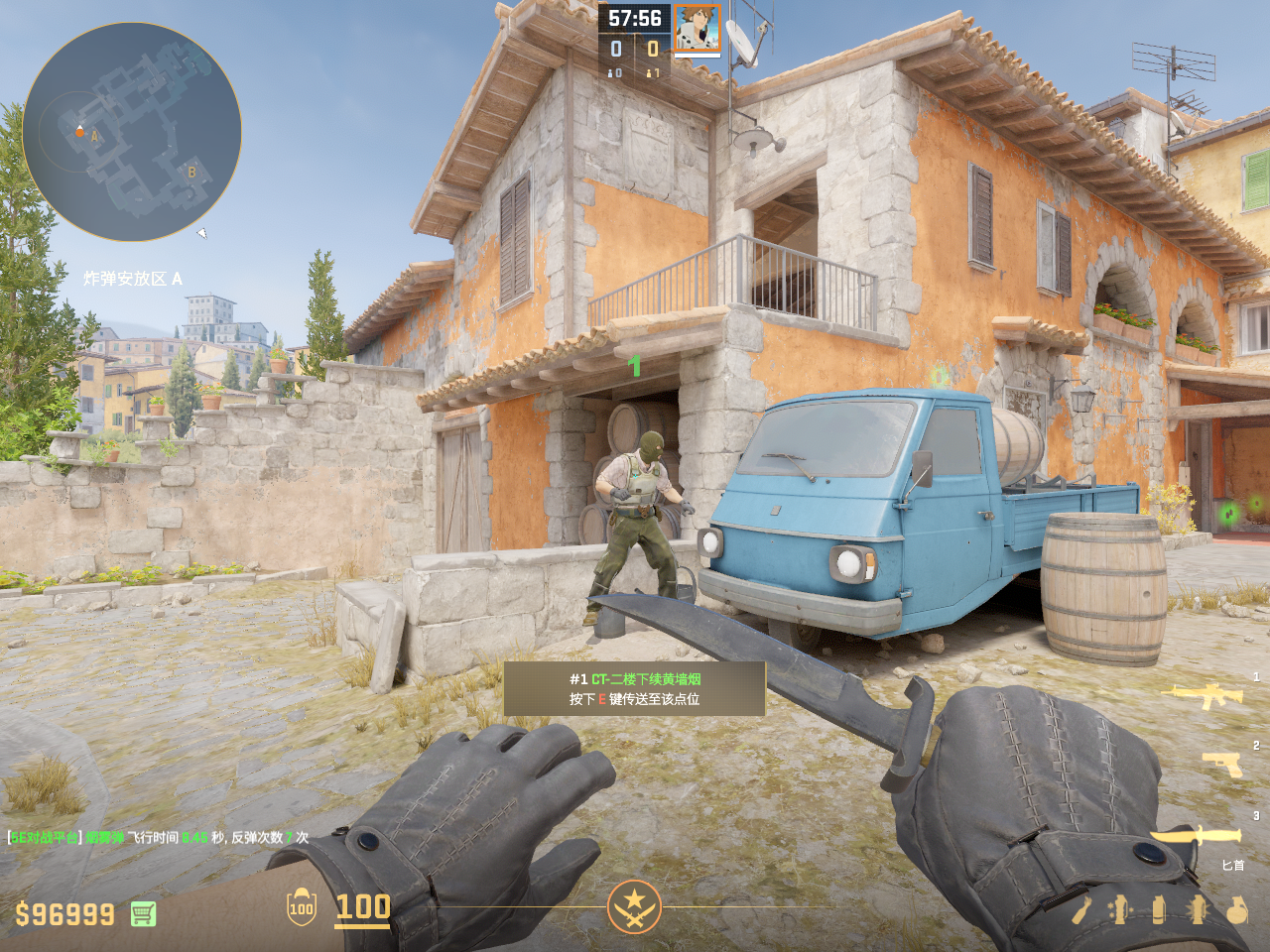The image size is (1270, 952).
Task: Select the decoy grenade icon
Action: coord(1119,909)
